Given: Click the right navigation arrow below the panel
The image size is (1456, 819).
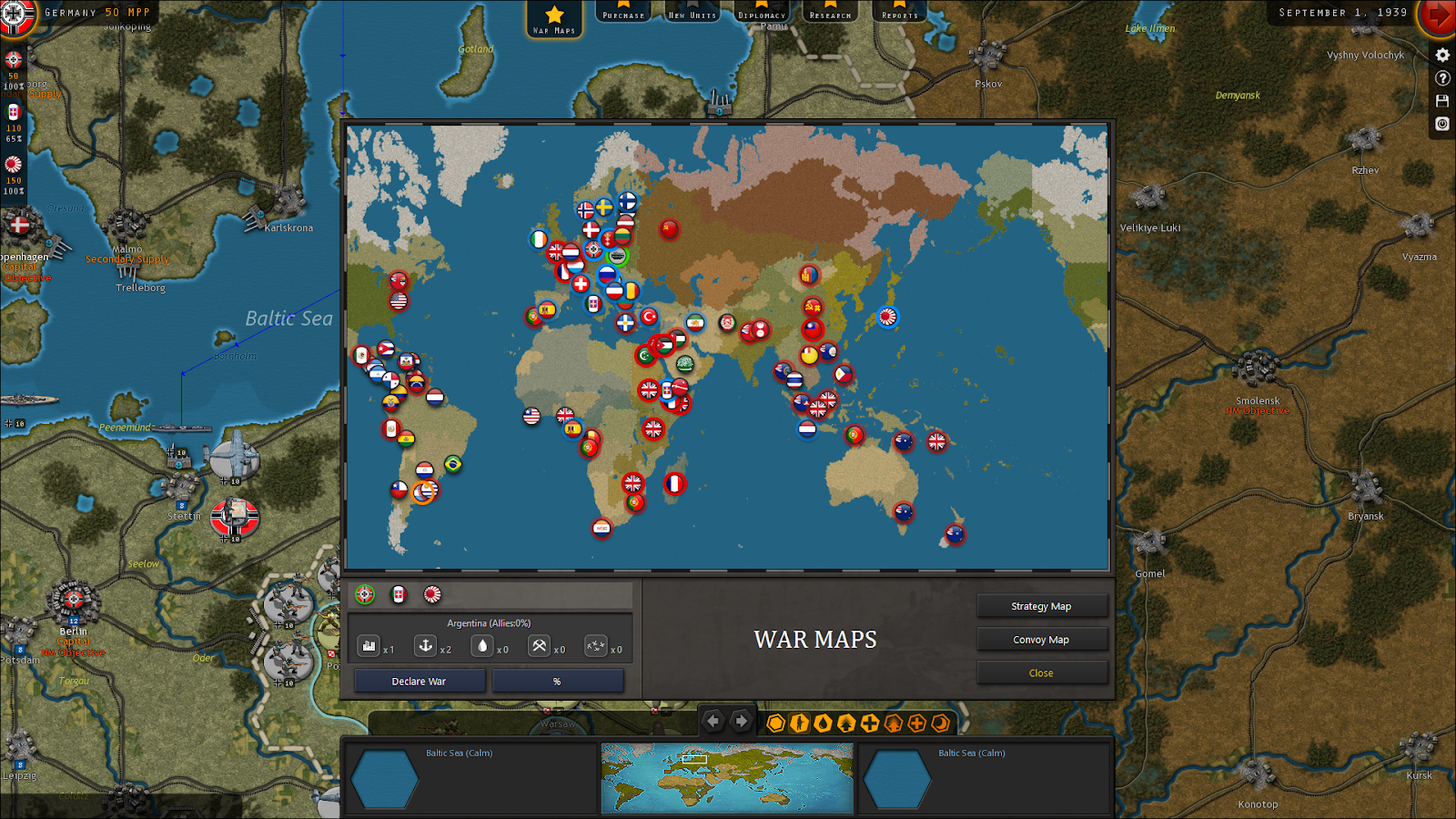Looking at the screenshot, I should tap(740, 722).
